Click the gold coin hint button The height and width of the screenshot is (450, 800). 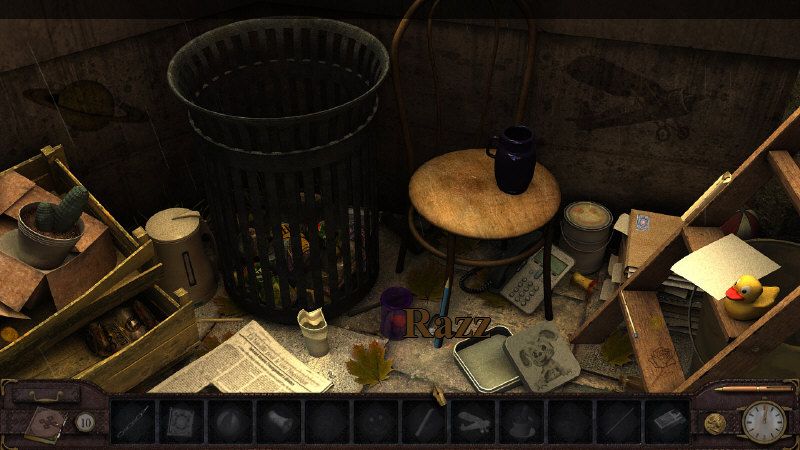point(714,422)
